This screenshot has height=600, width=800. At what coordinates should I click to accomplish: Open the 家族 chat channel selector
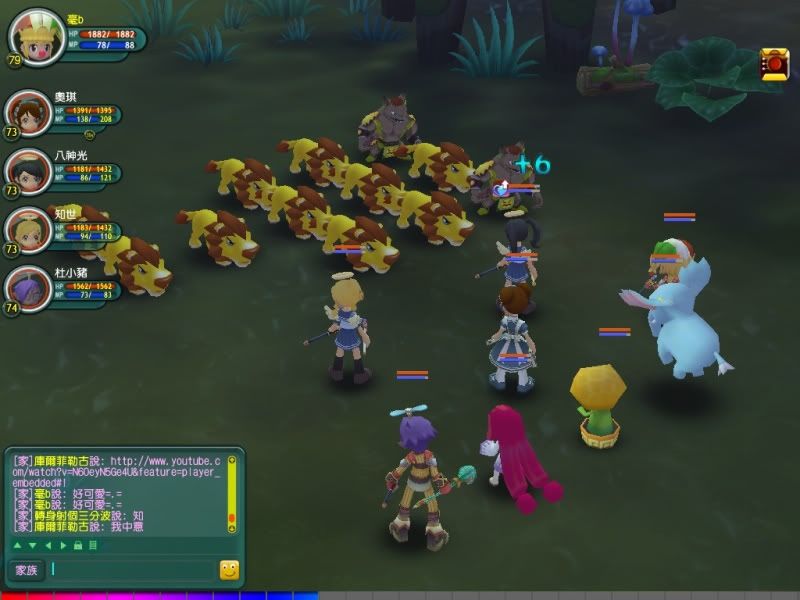coord(25,570)
